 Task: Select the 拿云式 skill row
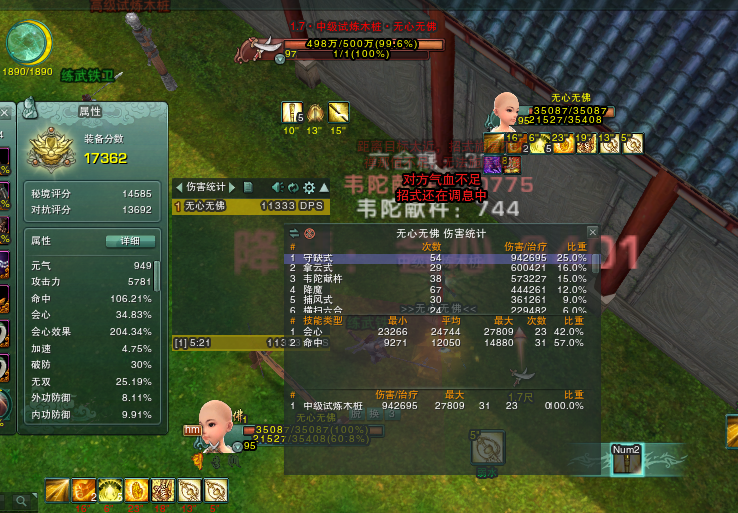click(440, 268)
